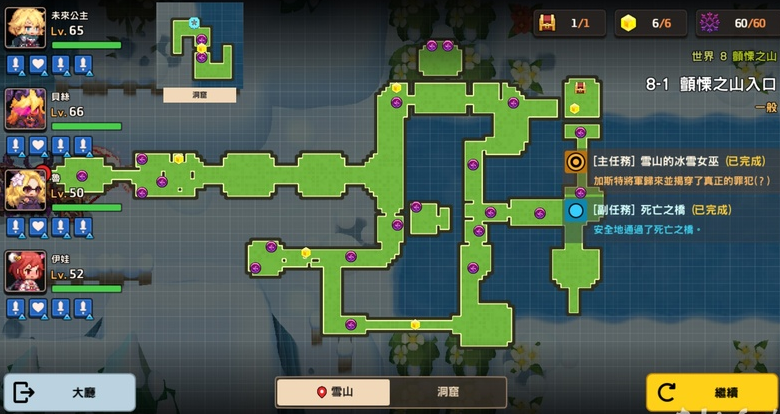
Task: Switch to the 雪山 map tab
Action: pos(334,392)
